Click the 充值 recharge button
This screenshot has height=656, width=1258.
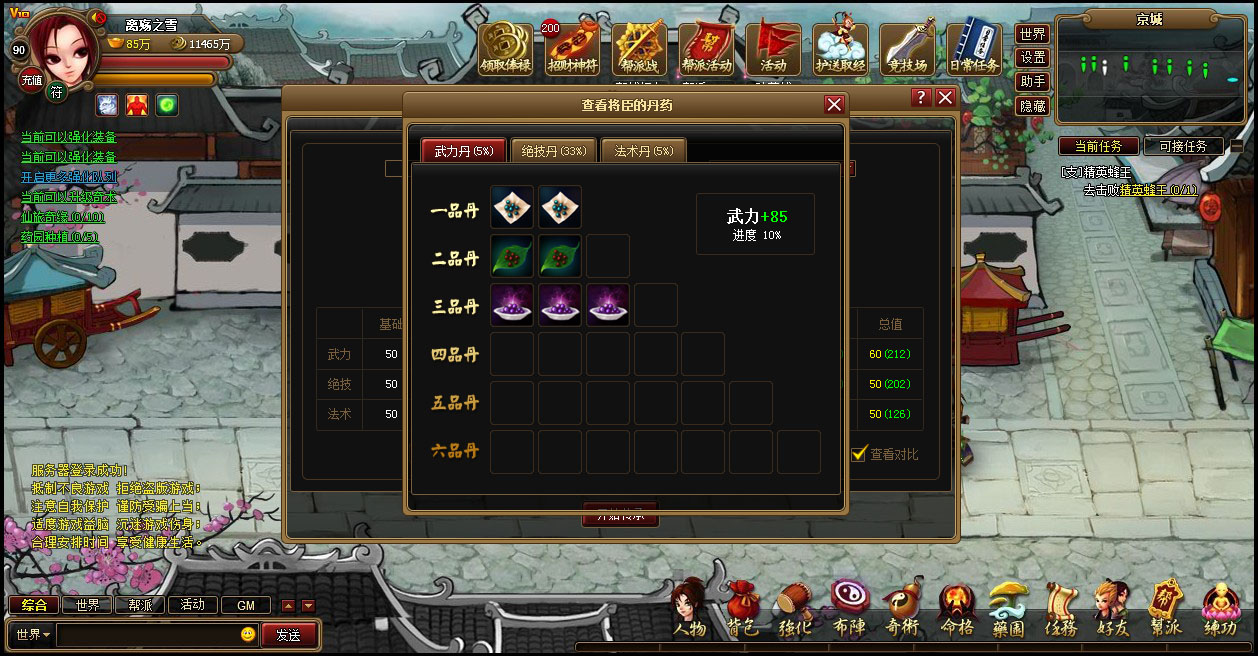coord(31,80)
